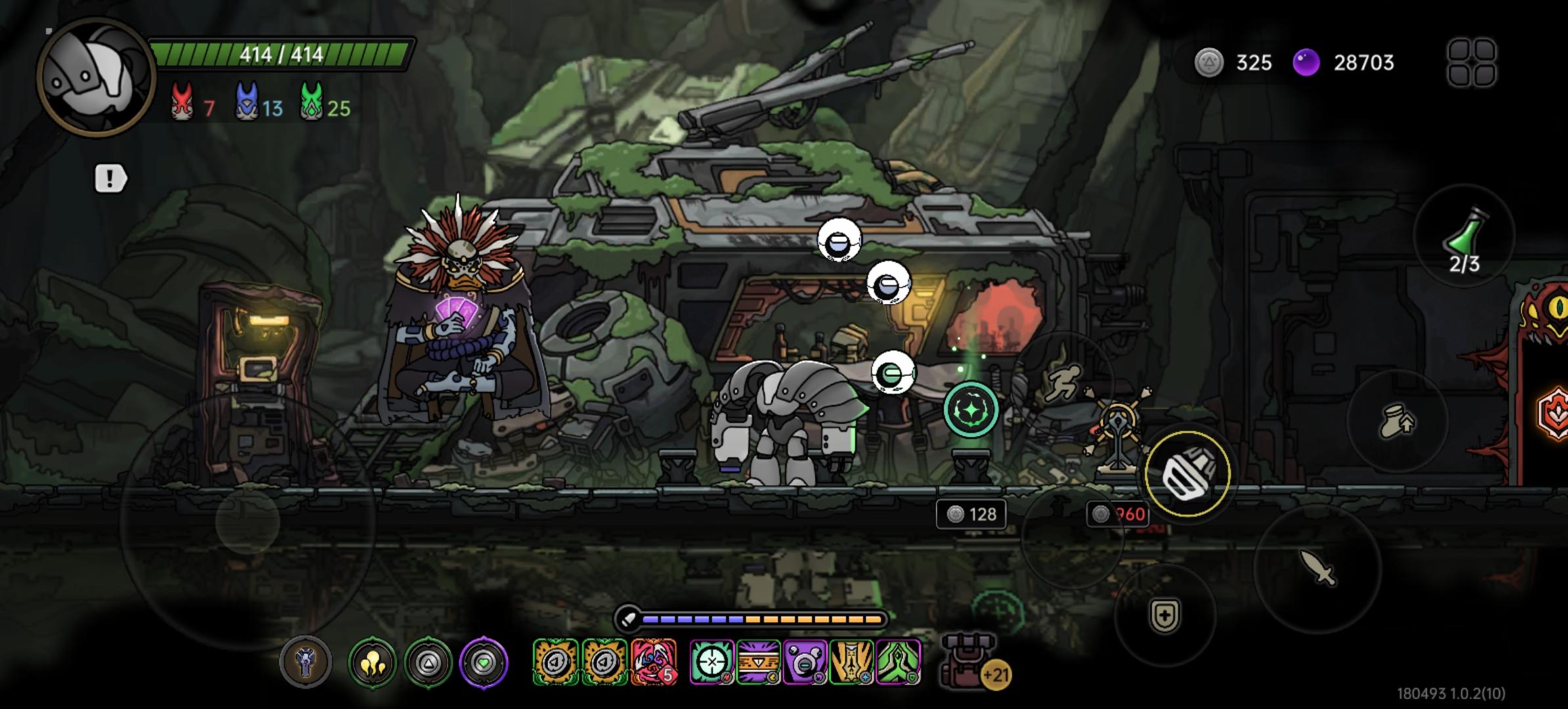Image resolution: width=1568 pixels, height=709 pixels.
Task: Open the exclamation mark alert
Action: click(x=110, y=179)
